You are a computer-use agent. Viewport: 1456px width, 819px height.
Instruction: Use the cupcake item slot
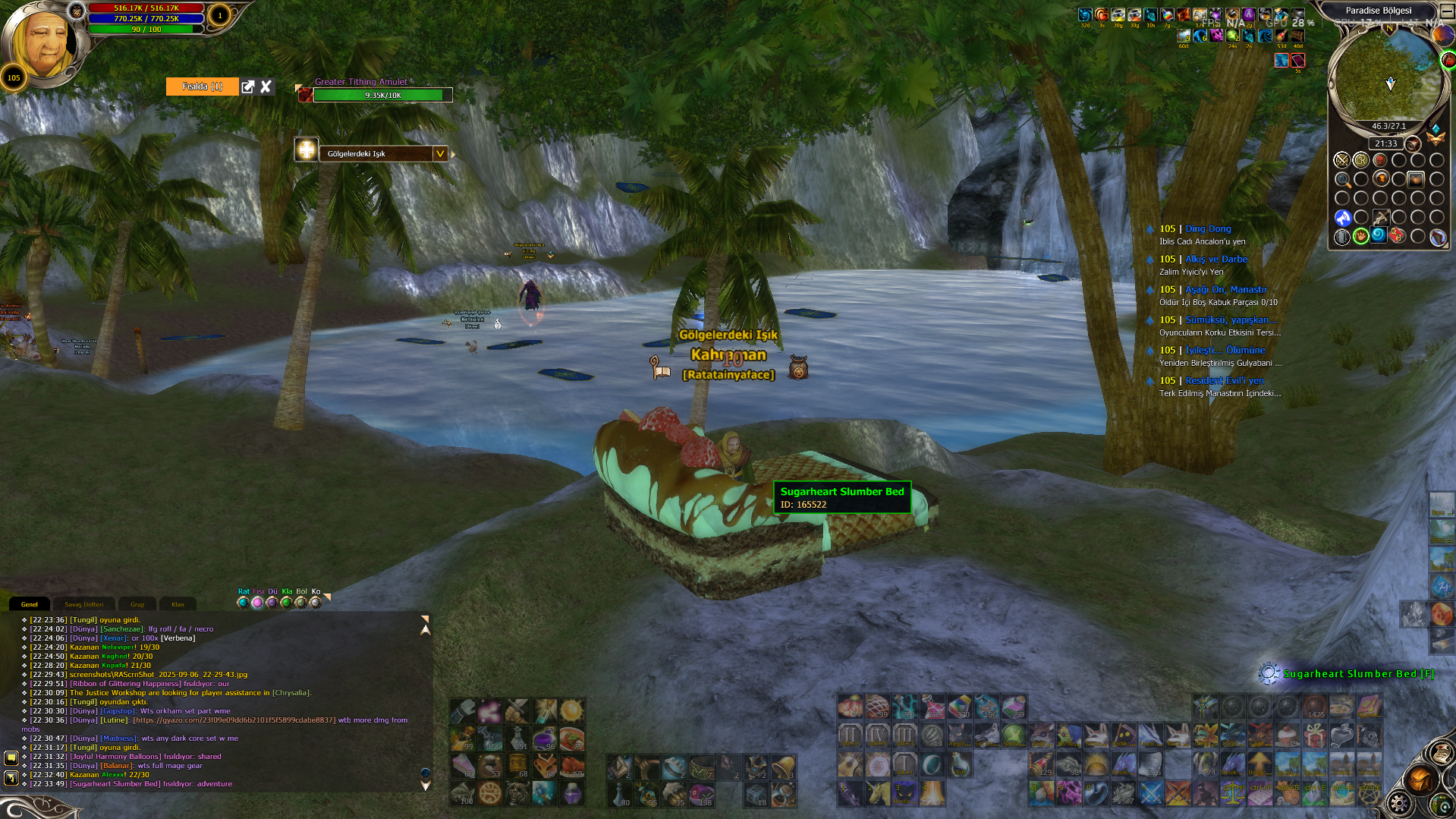1286,735
